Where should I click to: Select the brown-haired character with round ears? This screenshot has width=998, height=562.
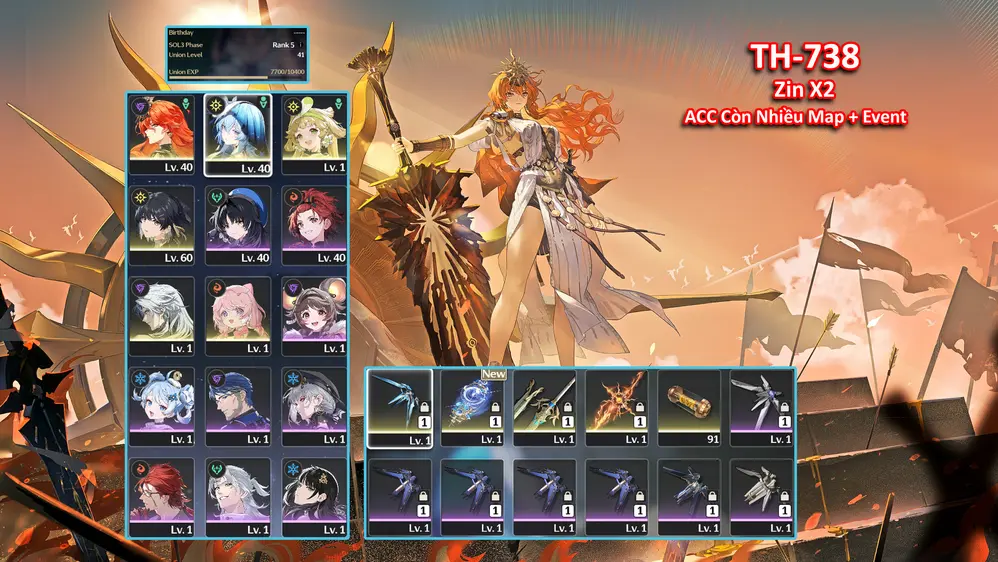click(x=313, y=315)
